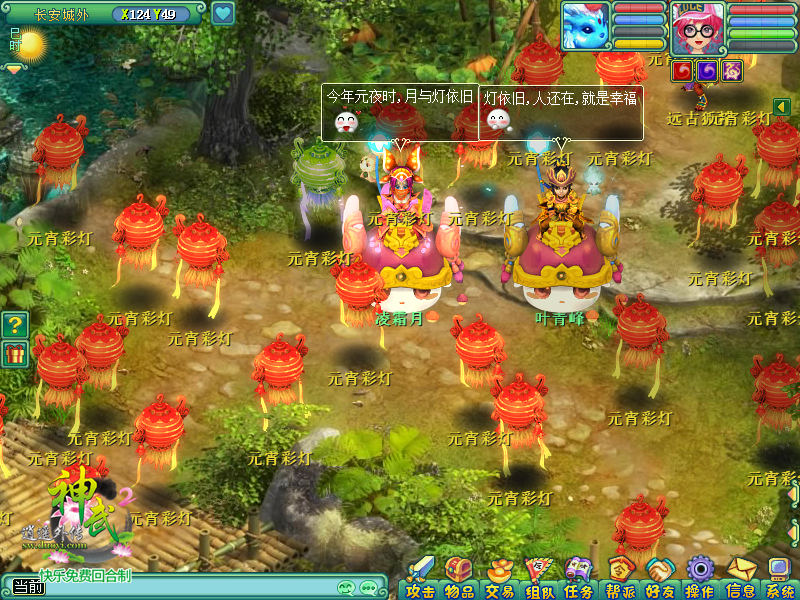Open the 任务 quest log
The width and height of the screenshot is (800, 600).
pos(579,576)
